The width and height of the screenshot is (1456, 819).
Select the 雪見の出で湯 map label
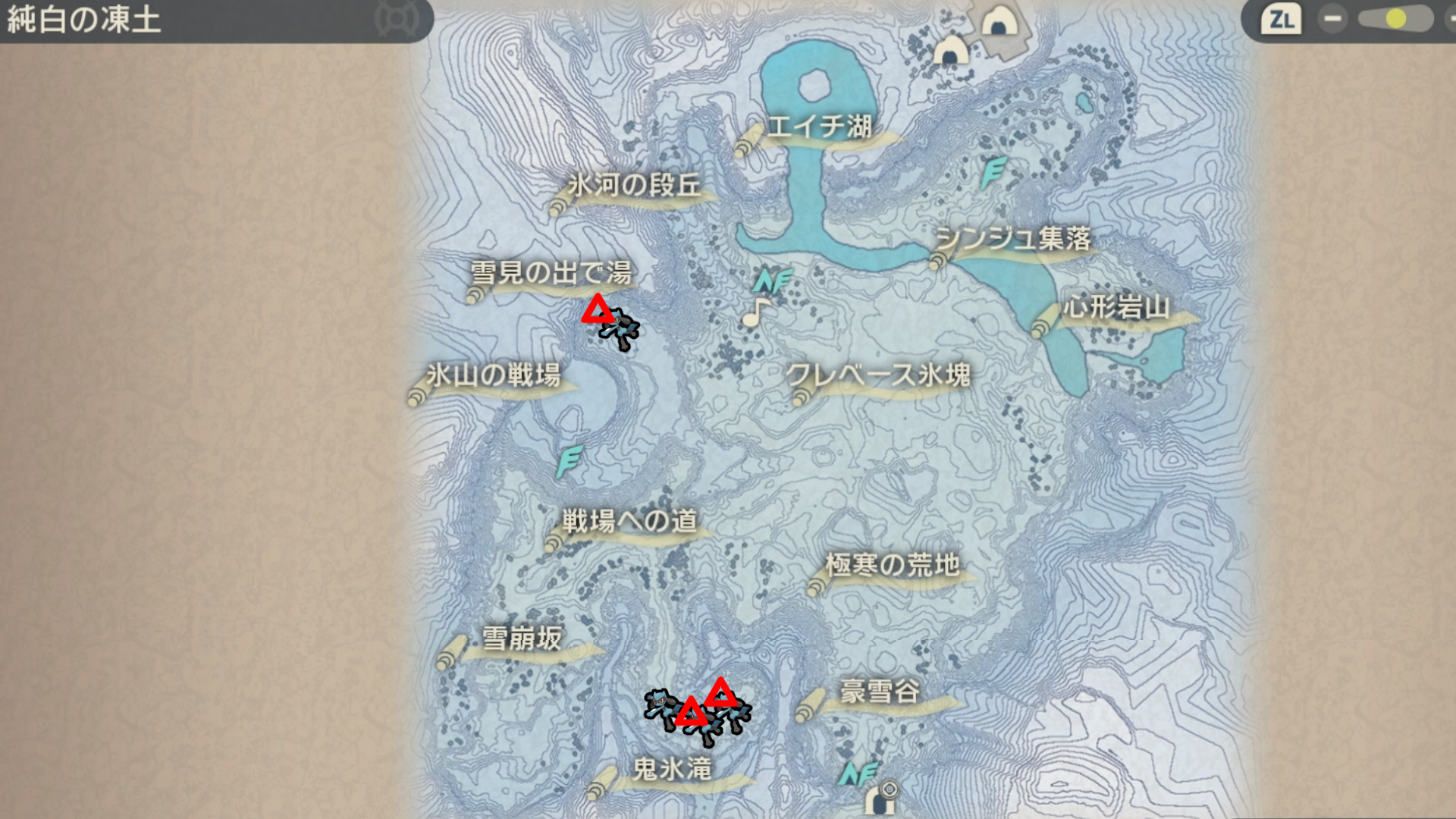click(x=551, y=273)
